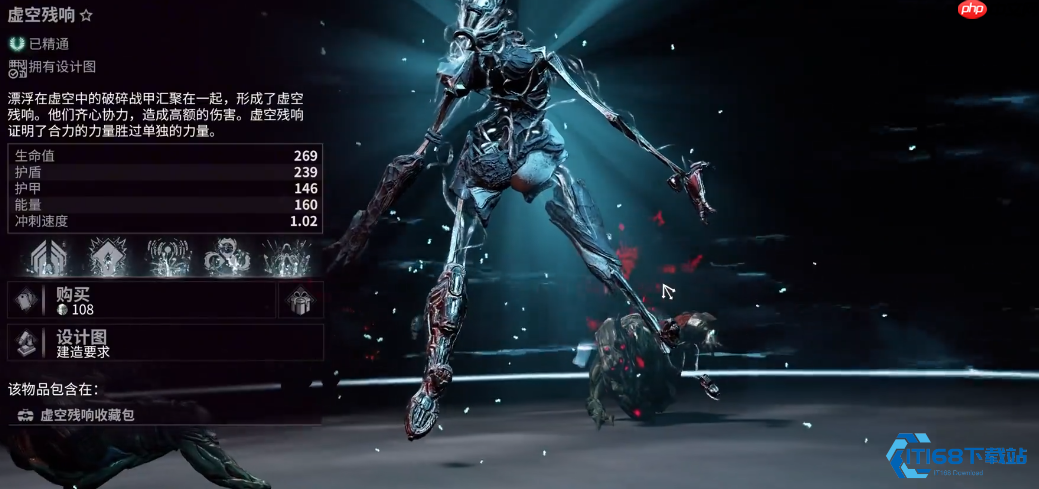Buy Xaku for 108 platinum
The image size is (1039, 489).
tap(140, 300)
